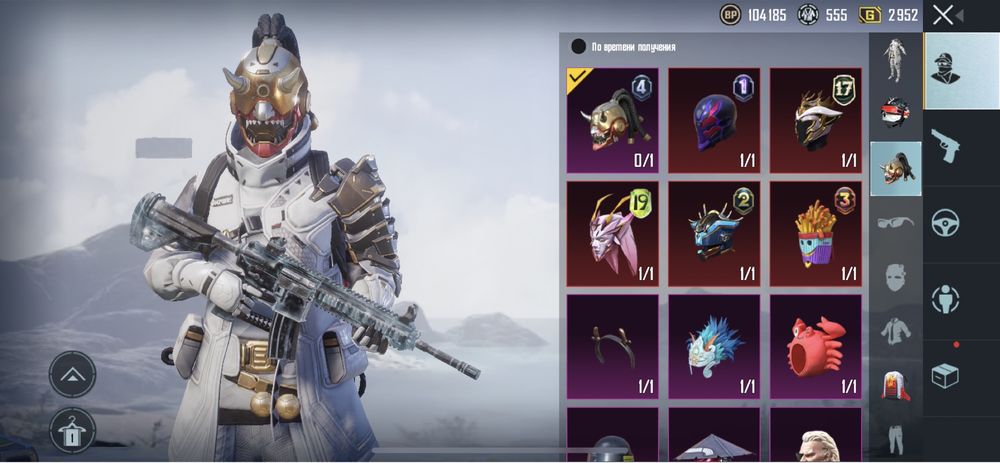The image size is (1000, 463).
Task: Toggle the sort by time obtained option
Action: [x=578, y=46]
